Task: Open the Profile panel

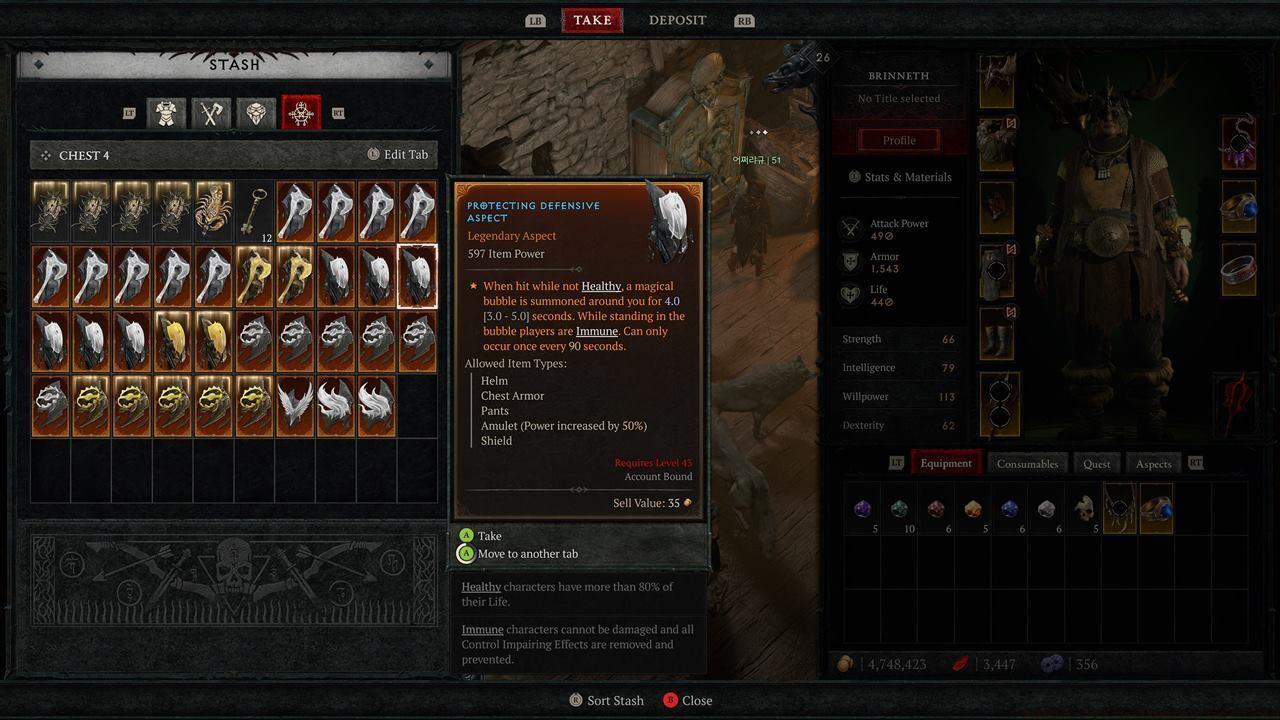Action: point(897,140)
